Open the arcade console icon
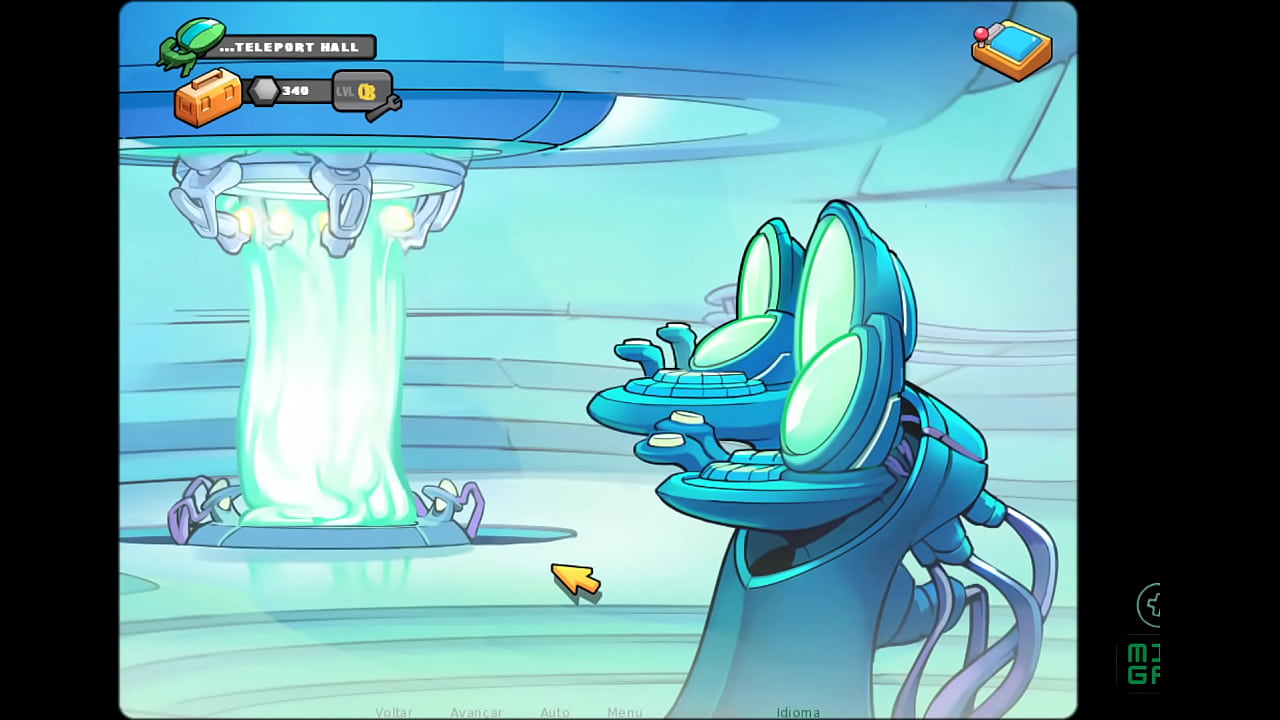1280x720 pixels. click(1011, 49)
